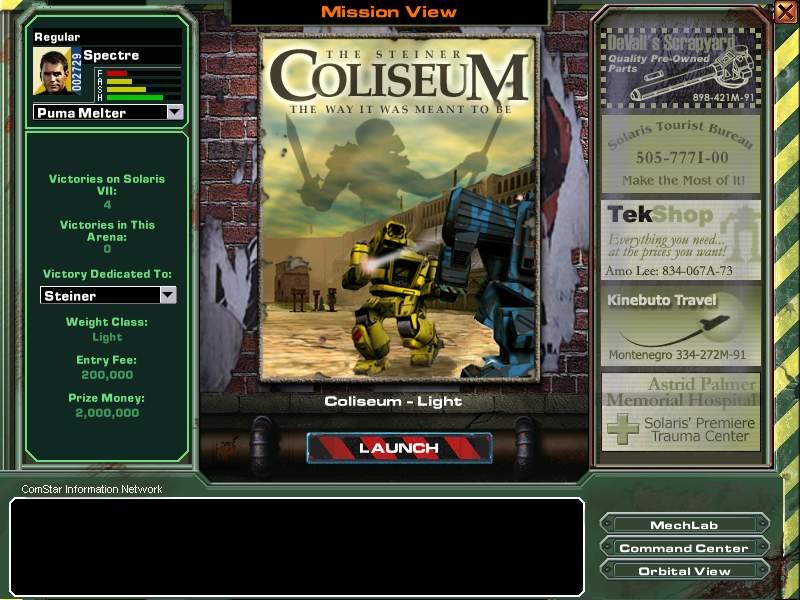Go to the Command Center
The width and height of the screenshot is (800, 600).
(x=684, y=548)
